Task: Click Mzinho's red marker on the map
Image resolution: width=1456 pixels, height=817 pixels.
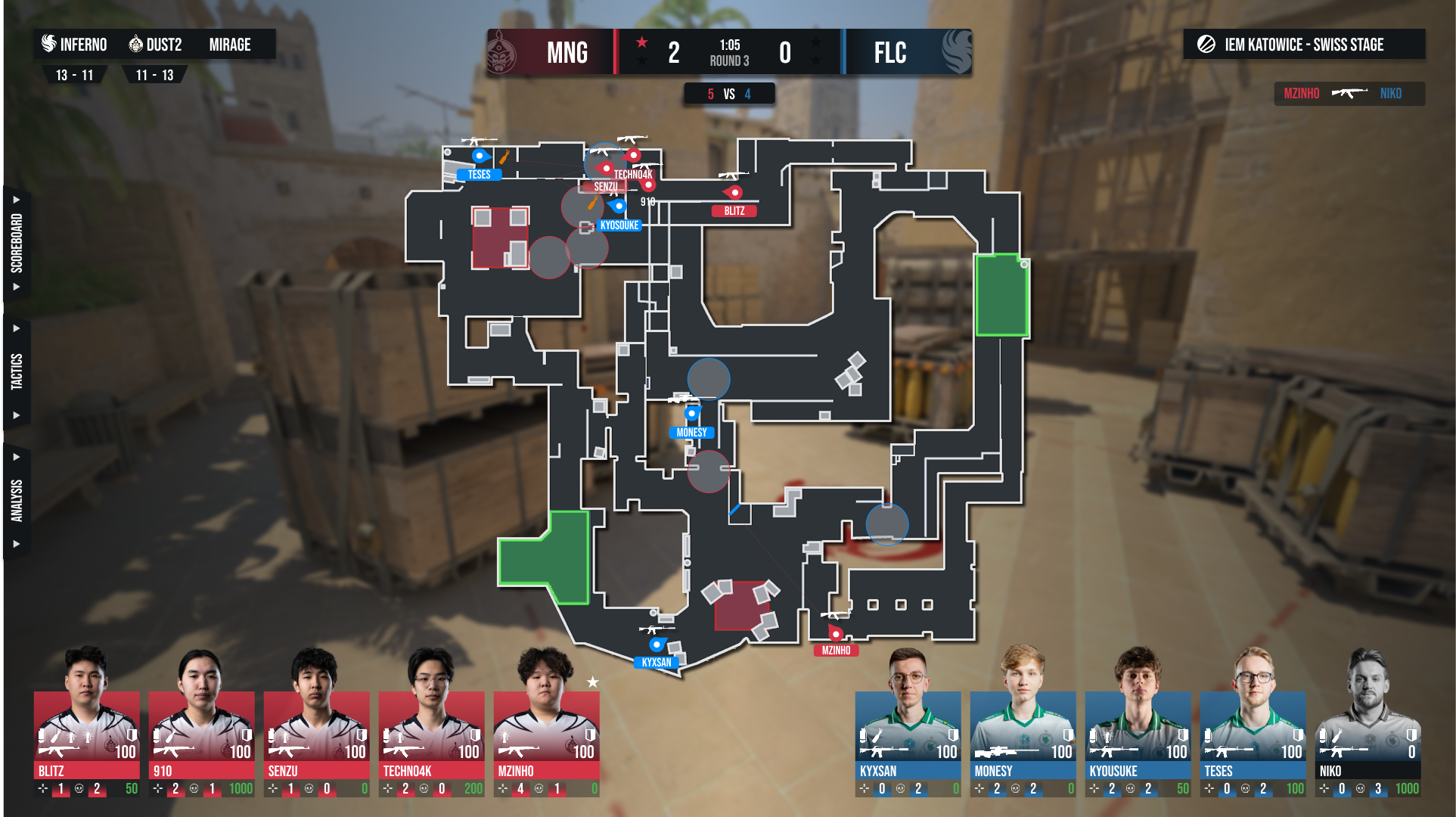Action: pyautogui.click(x=836, y=633)
